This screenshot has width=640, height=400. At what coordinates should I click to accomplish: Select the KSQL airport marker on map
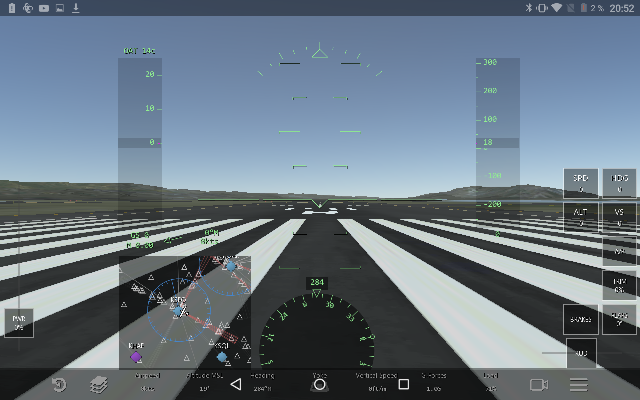222,354
